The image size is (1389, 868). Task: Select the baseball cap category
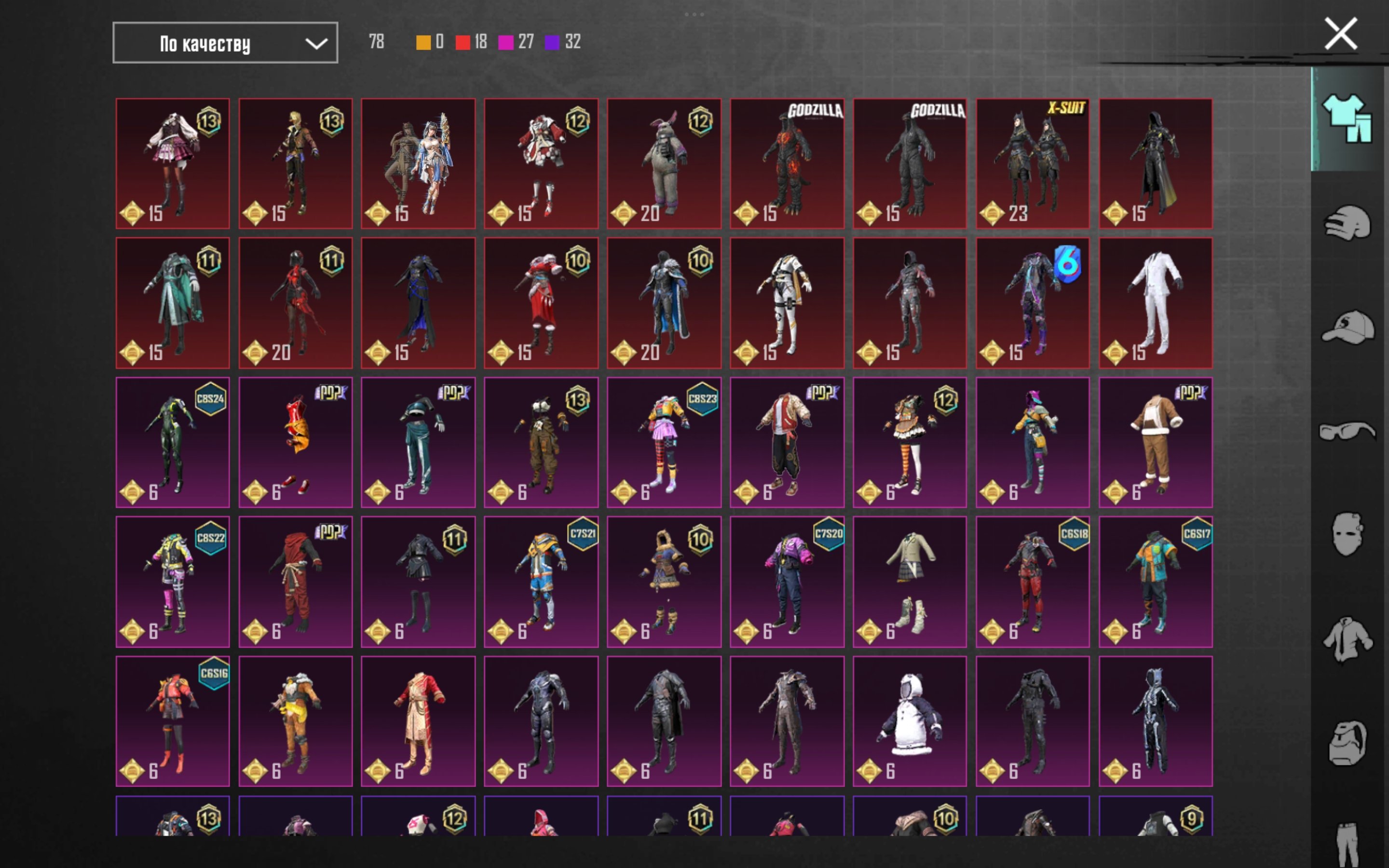(1347, 327)
